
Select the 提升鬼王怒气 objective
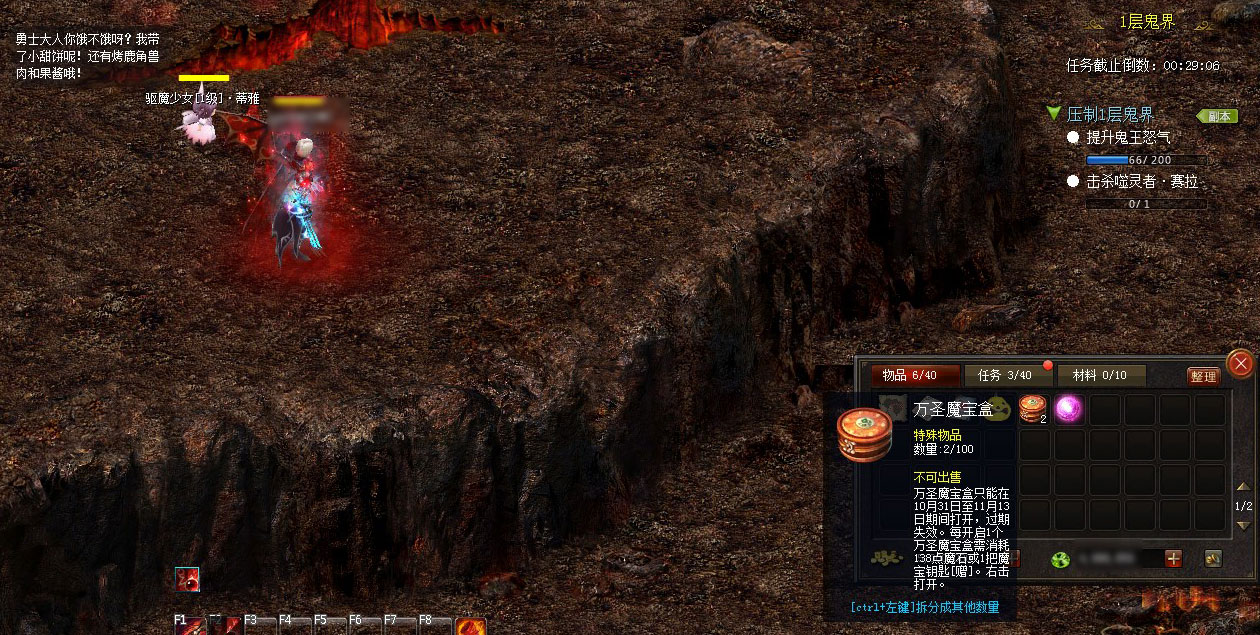(1128, 137)
